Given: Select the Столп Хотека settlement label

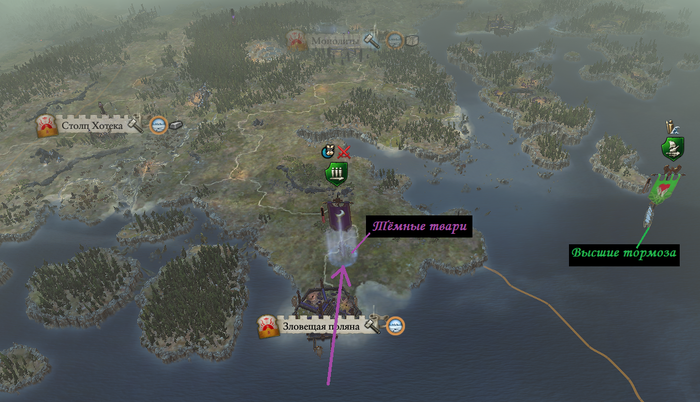Looking at the screenshot, I should click(x=92, y=126).
